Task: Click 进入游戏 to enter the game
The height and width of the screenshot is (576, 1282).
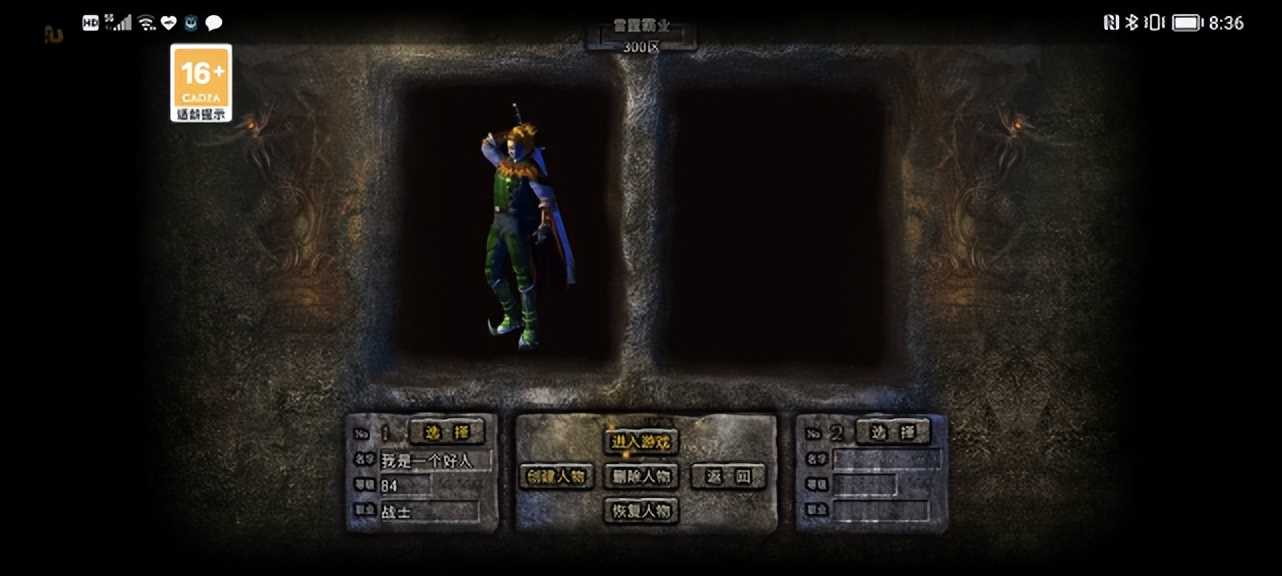Action: [x=641, y=441]
